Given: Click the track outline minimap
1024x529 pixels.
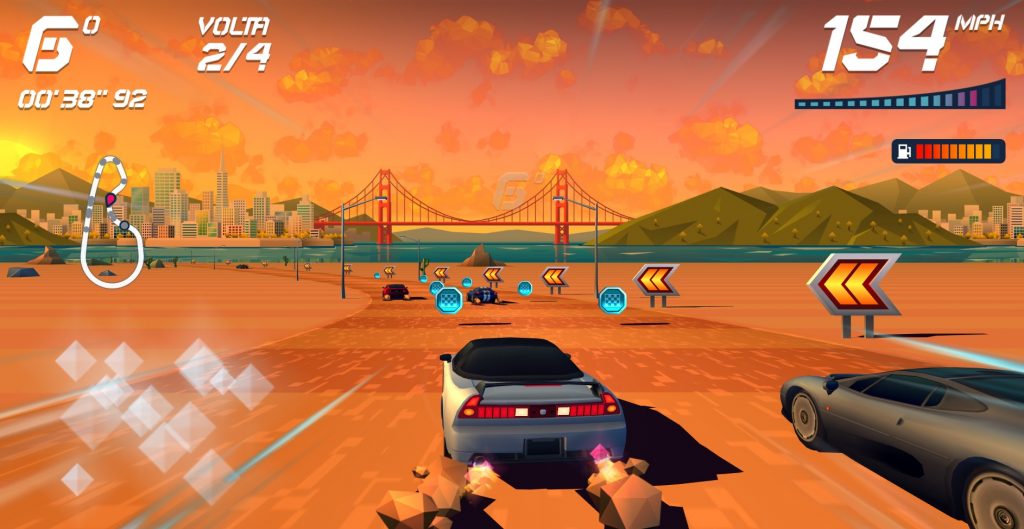Looking at the screenshot, I should [111, 222].
